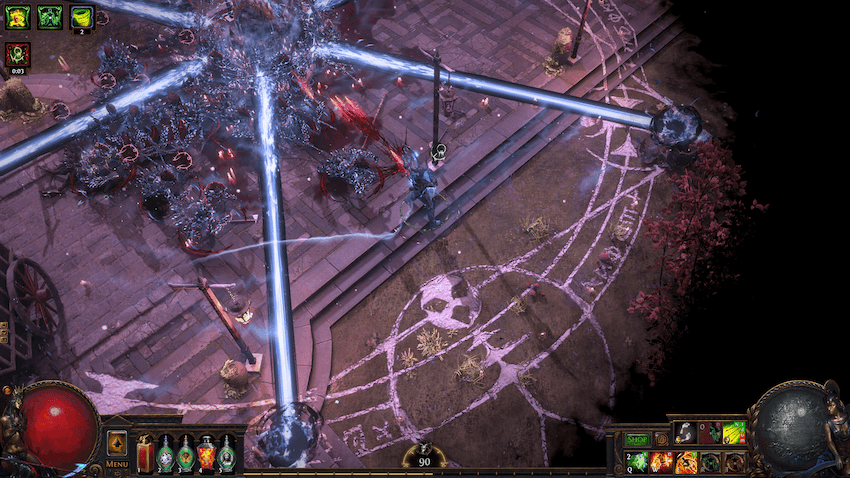This screenshot has height=478, width=850.
Task: Click the red-bordered debuff icon
Action: tap(18, 54)
